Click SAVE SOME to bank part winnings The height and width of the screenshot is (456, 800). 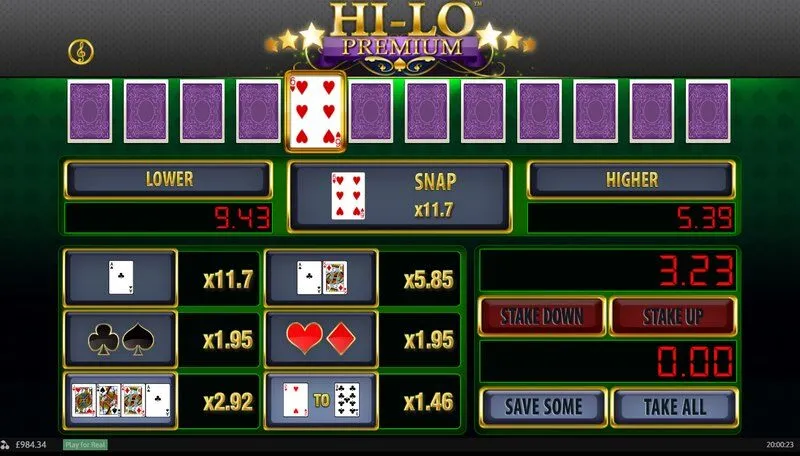(x=543, y=407)
